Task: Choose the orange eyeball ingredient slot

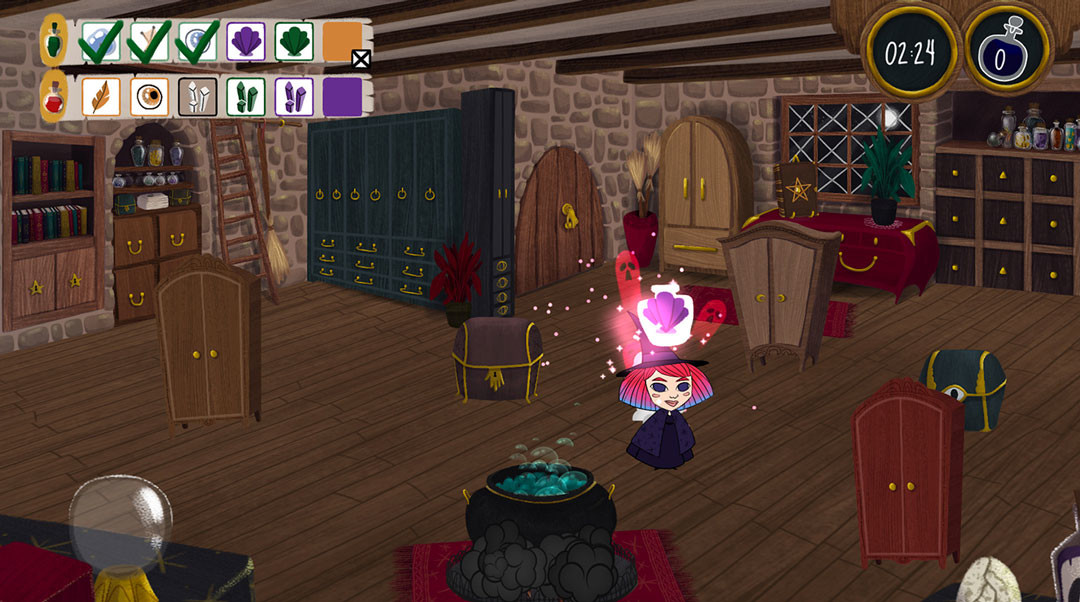Action: pyautogui.click(x=150, y=97)
